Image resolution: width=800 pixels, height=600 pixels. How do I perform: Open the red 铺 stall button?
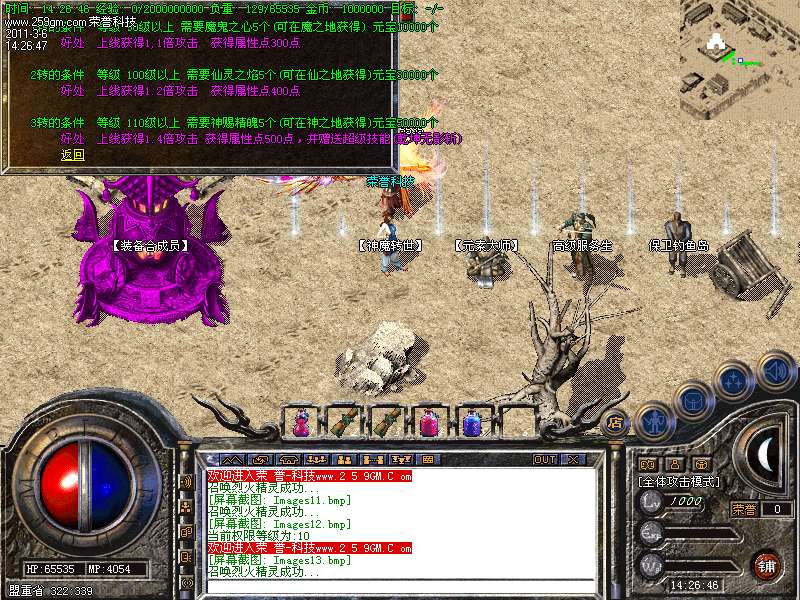click(x=766, y=566)
